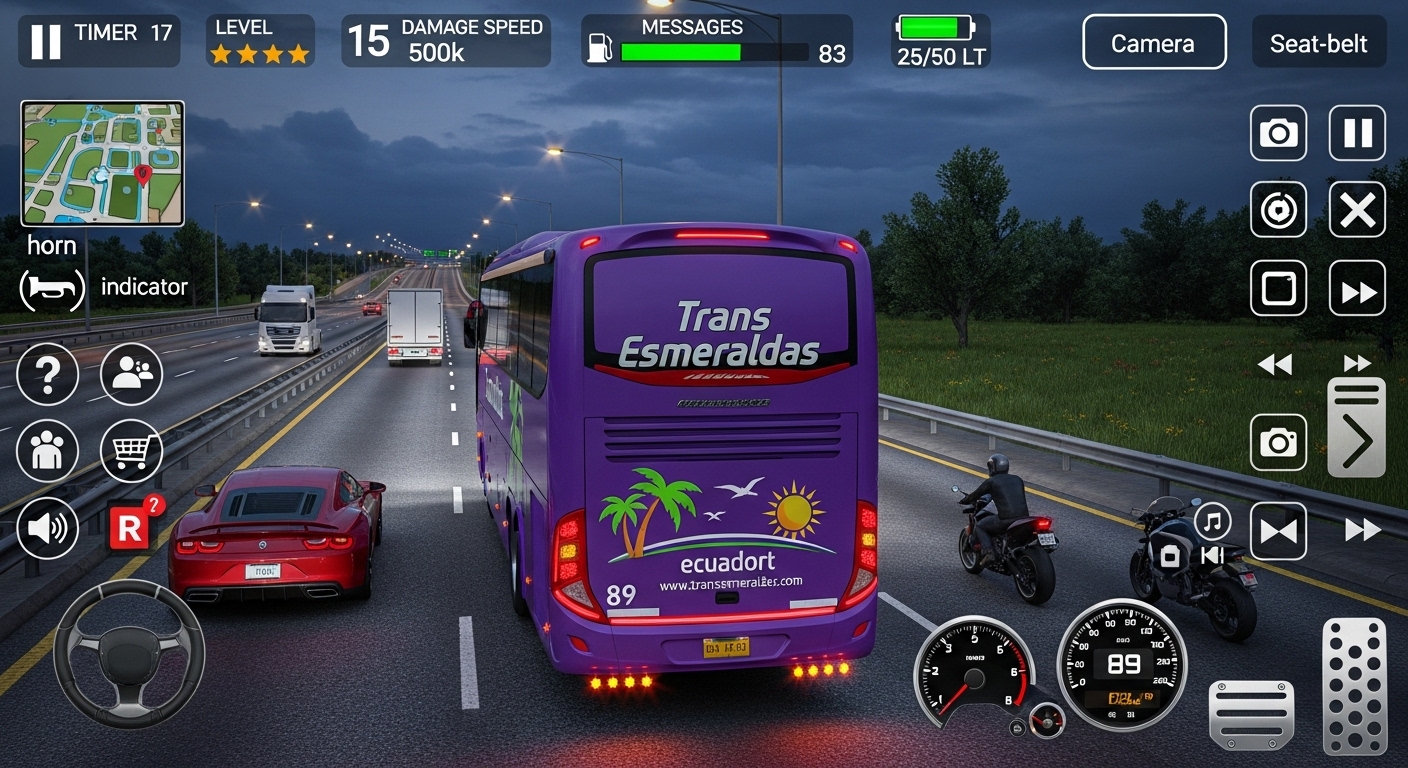Viewport: 1408px width, 768px height.
Task: Click the skip-to-previous track icon
Action: tap(1212, 555)
